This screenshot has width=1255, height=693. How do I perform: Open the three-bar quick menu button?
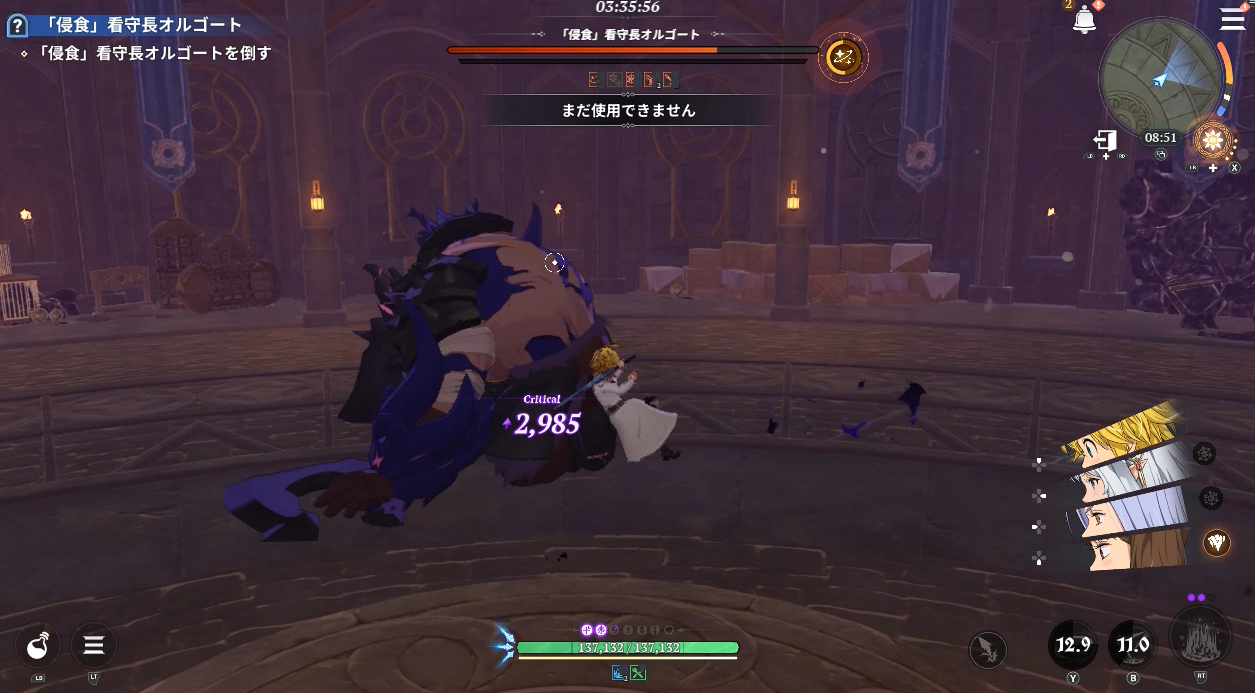tap(94, 646)
